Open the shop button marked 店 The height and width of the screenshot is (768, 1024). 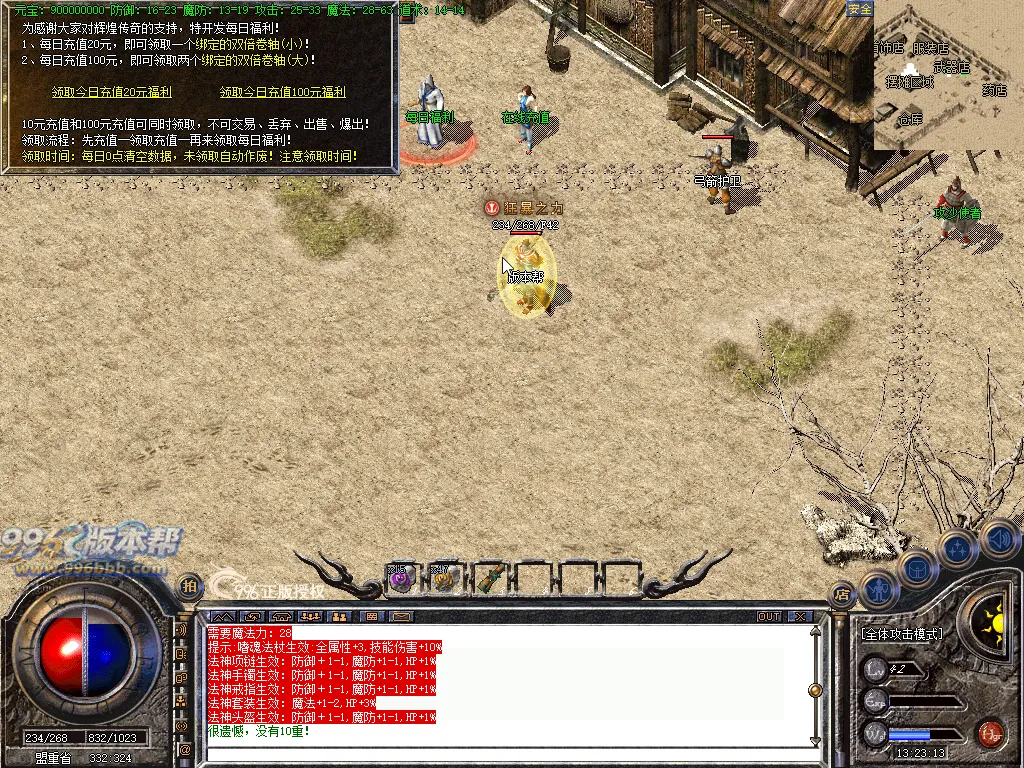(843, 592)
